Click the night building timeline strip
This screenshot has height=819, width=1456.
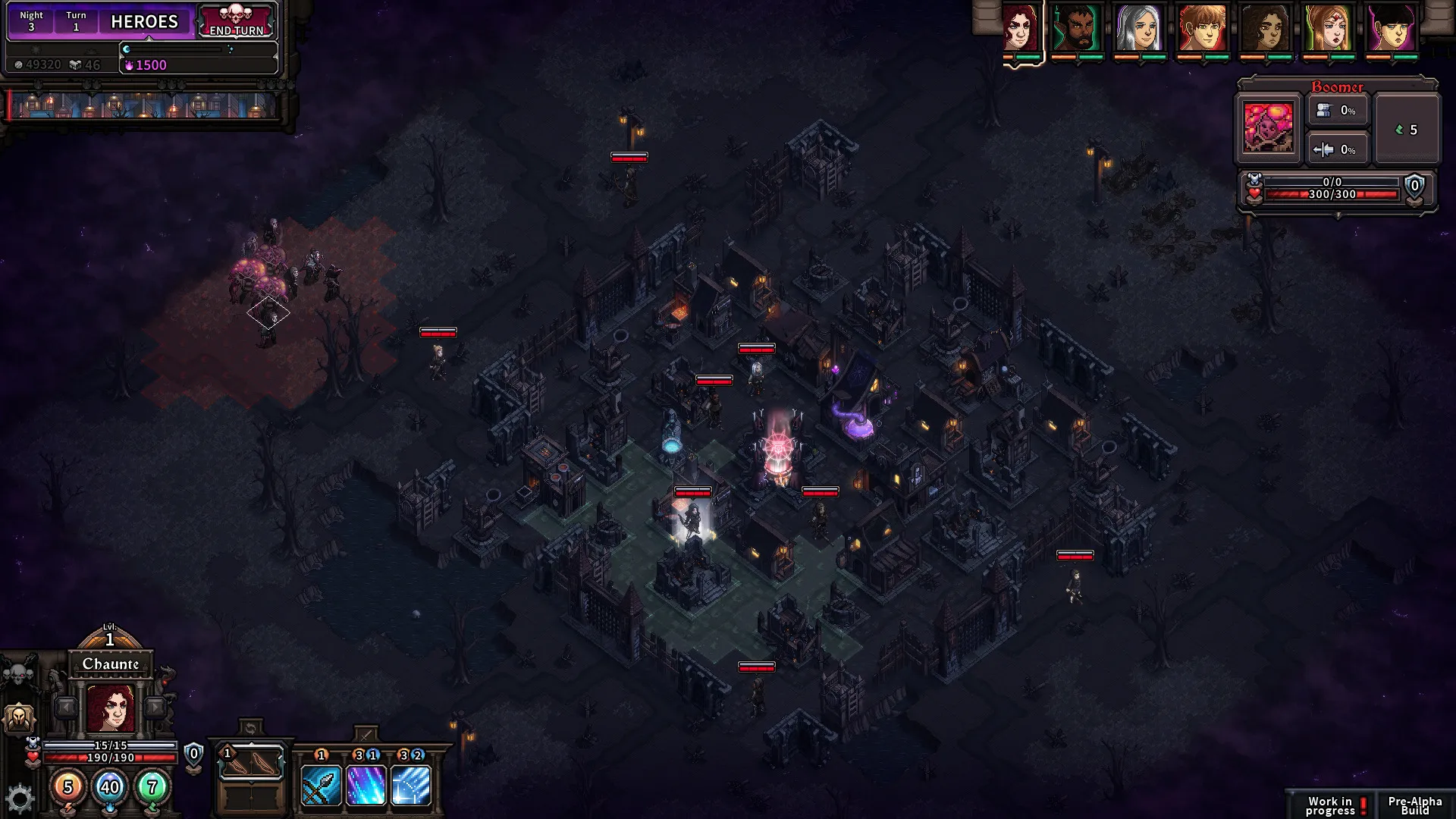tap(144, 105)
